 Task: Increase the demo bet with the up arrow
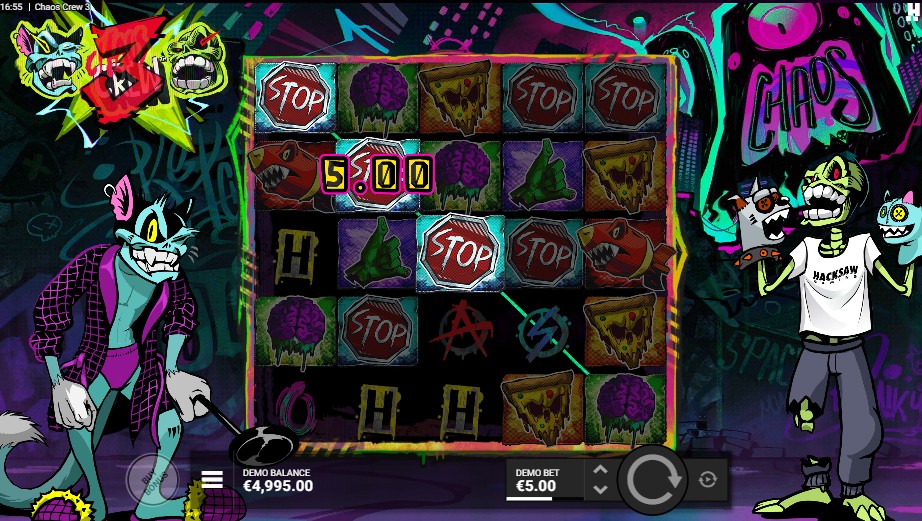pyautogui.click(x=600, y=470)
